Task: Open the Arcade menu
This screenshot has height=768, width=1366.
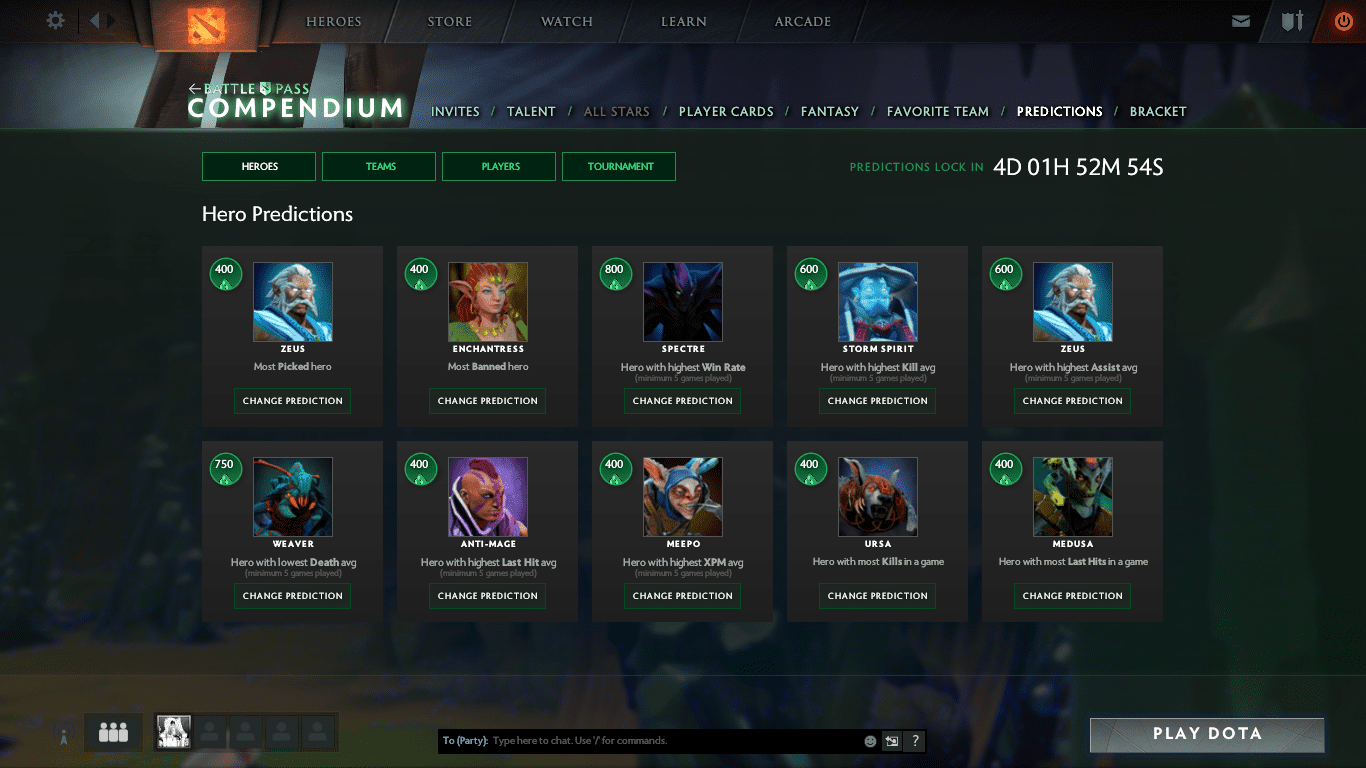Action: click(x=802, y=22)
